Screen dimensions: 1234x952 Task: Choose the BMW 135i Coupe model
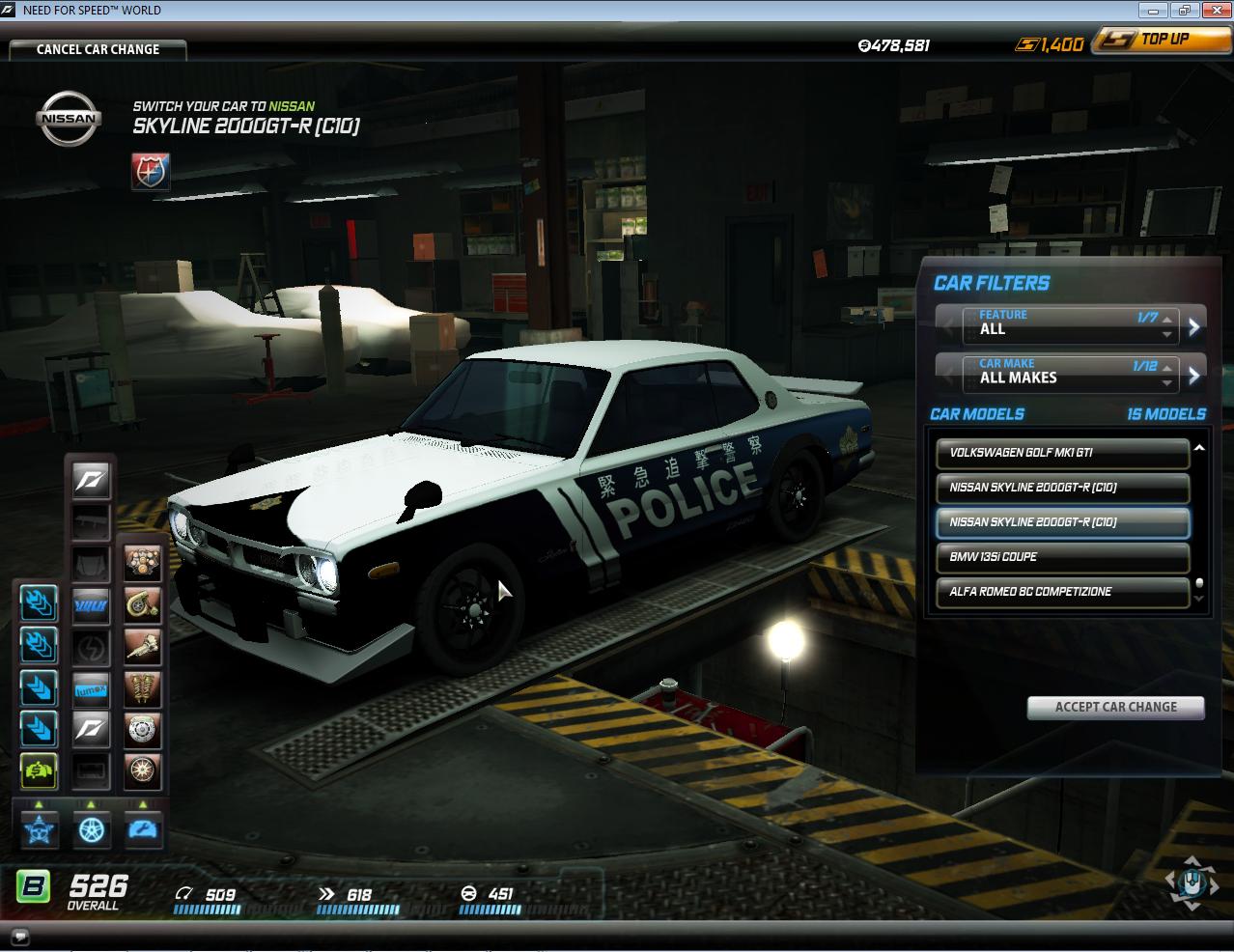click(x=1062, y=557)
